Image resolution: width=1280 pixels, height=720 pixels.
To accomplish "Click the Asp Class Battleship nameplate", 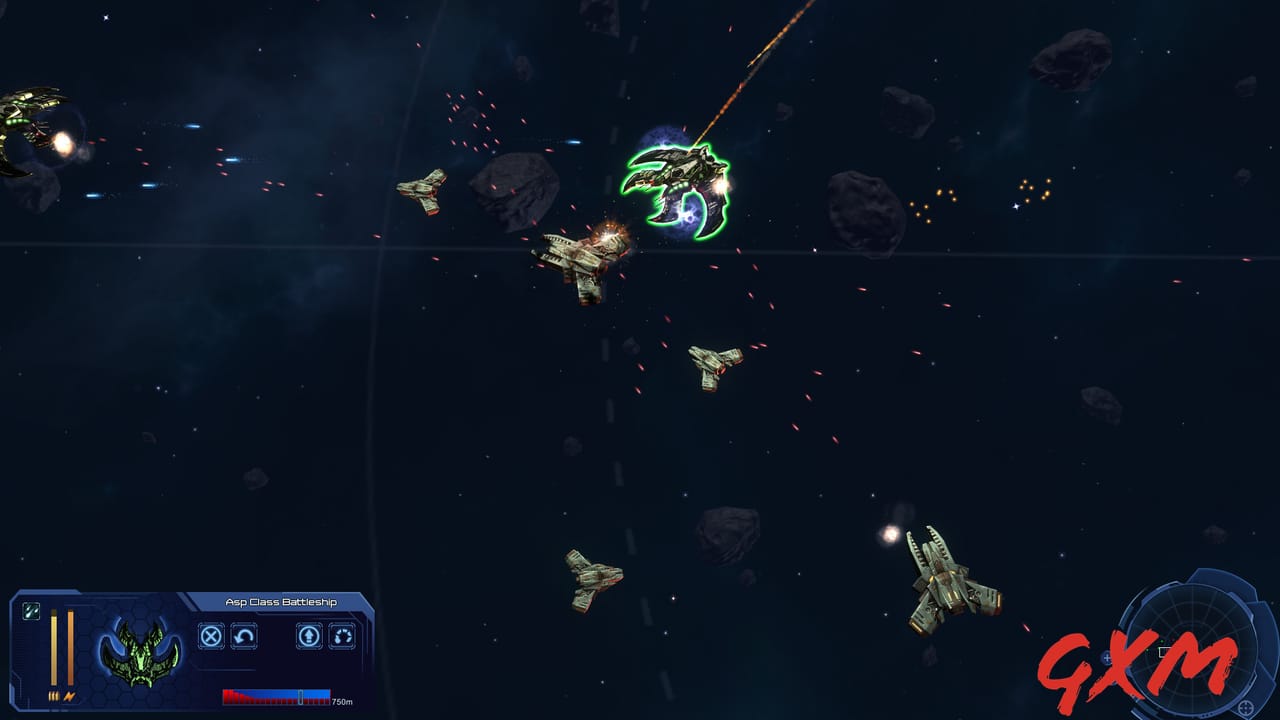I will point(283,601).
